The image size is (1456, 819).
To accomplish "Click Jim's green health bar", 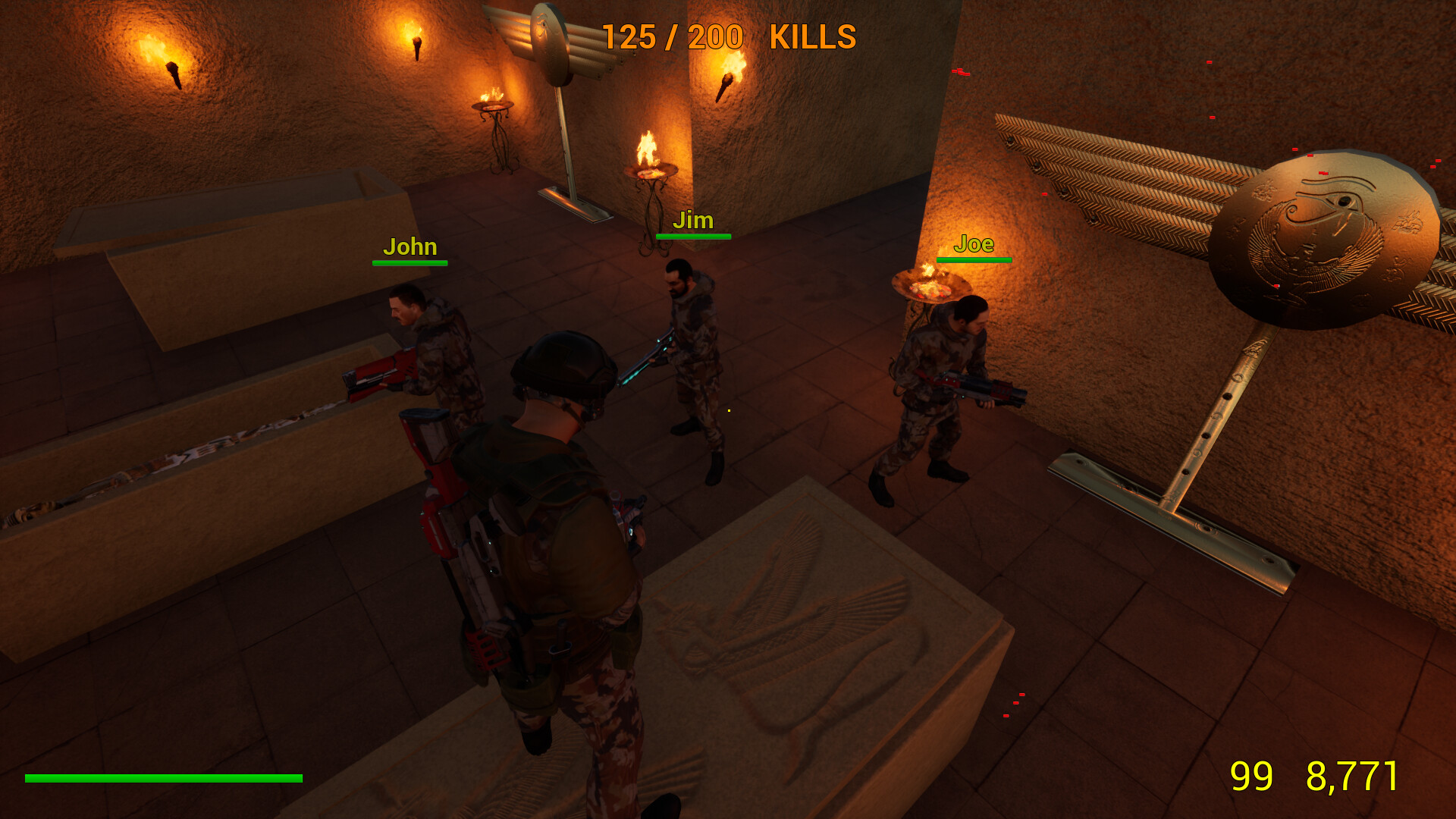I will [693, 237].
